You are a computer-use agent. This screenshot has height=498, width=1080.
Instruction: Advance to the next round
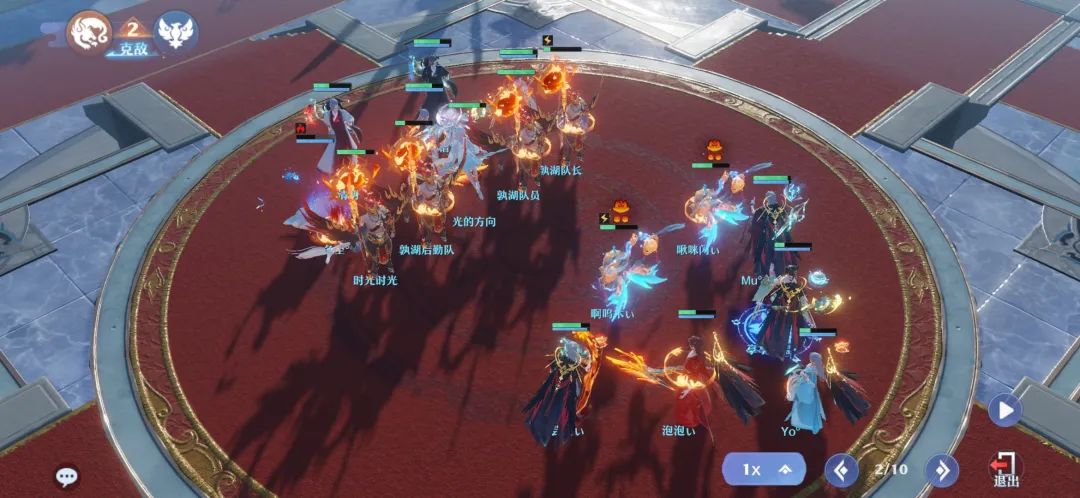(940, 468)
